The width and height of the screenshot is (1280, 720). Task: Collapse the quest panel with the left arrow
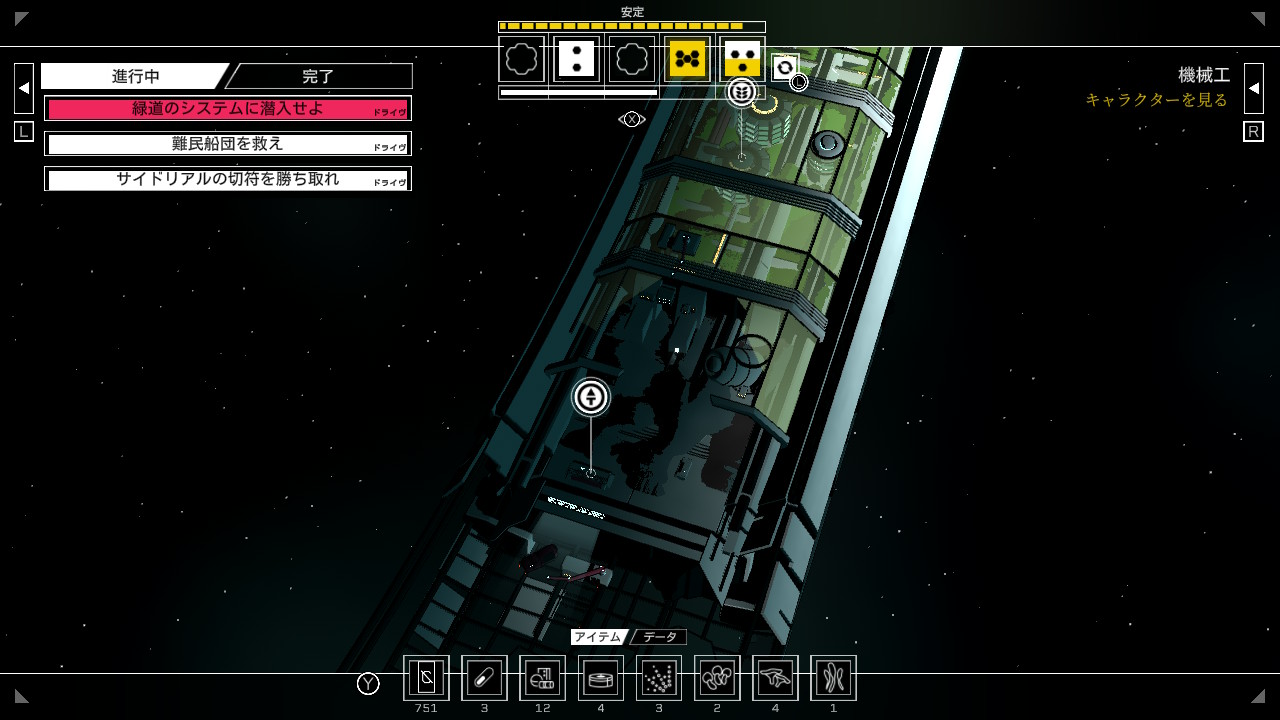(x=24, y=88)
